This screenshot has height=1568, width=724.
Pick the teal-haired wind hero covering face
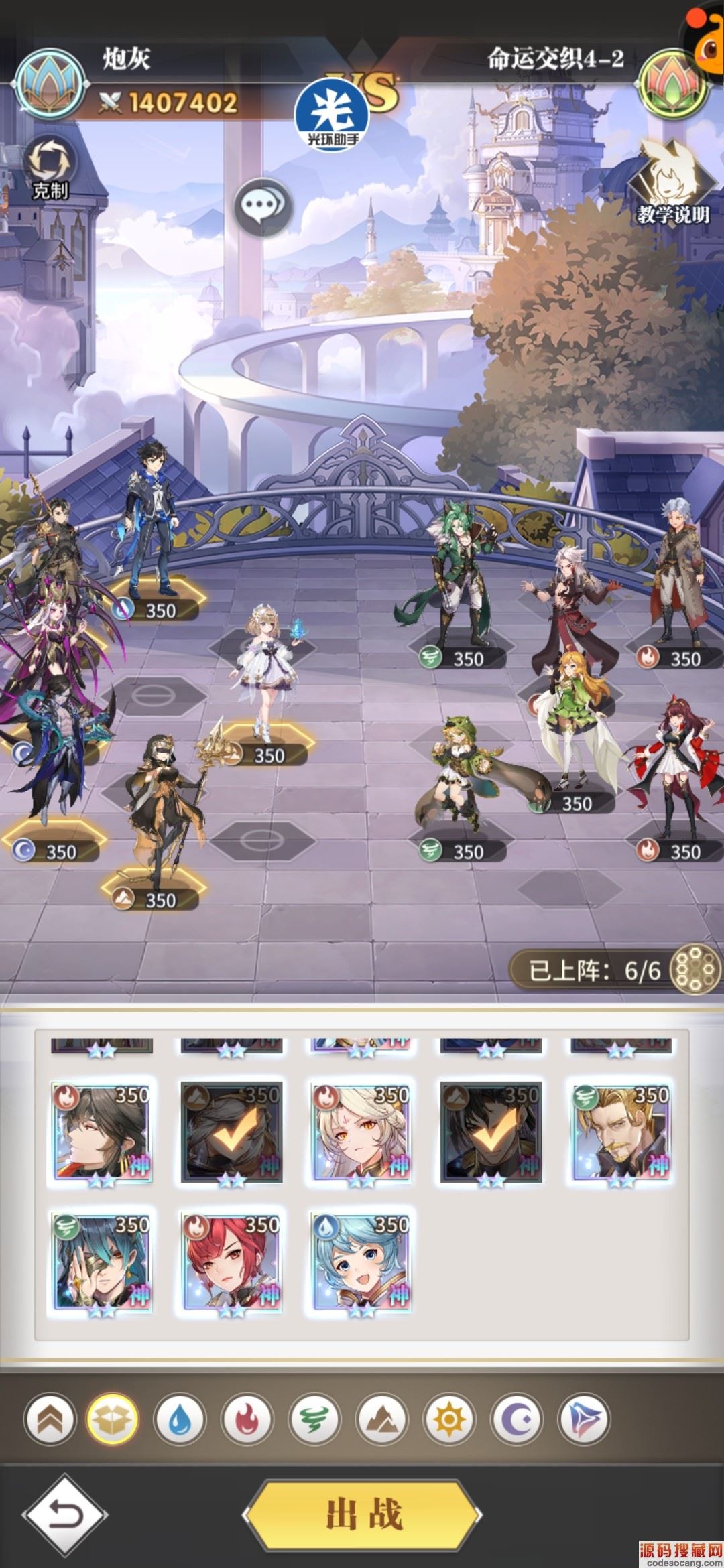[x=101, y=1262]
